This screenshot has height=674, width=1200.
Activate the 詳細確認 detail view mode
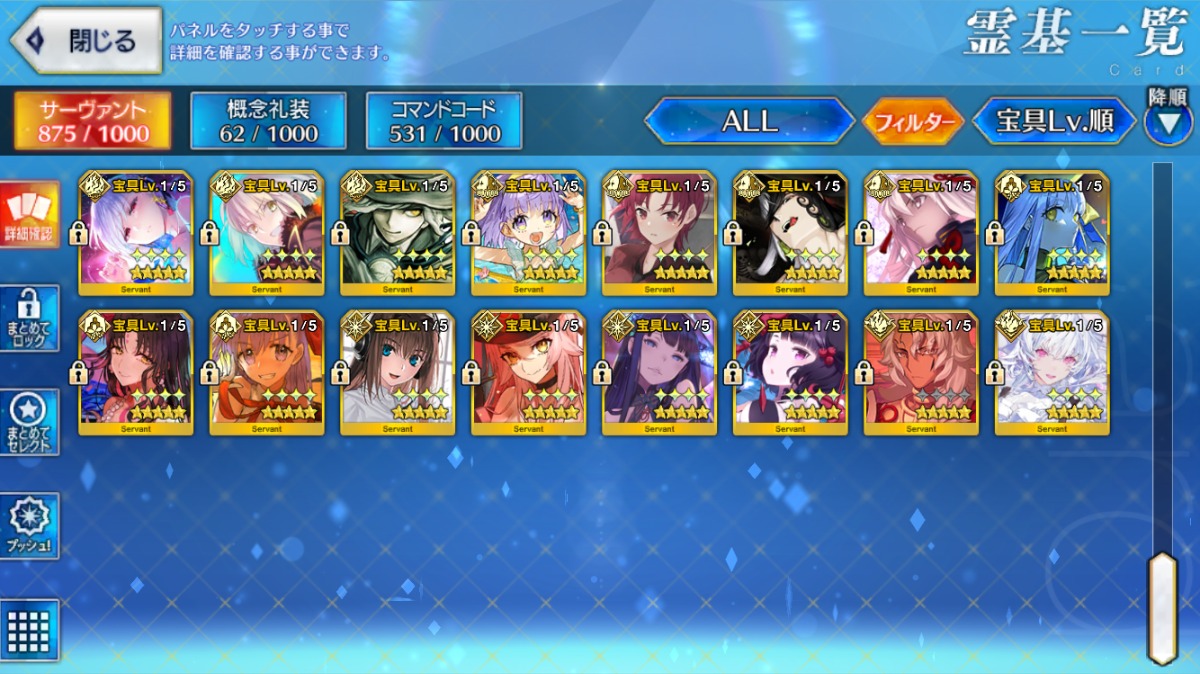coord(30,215)
